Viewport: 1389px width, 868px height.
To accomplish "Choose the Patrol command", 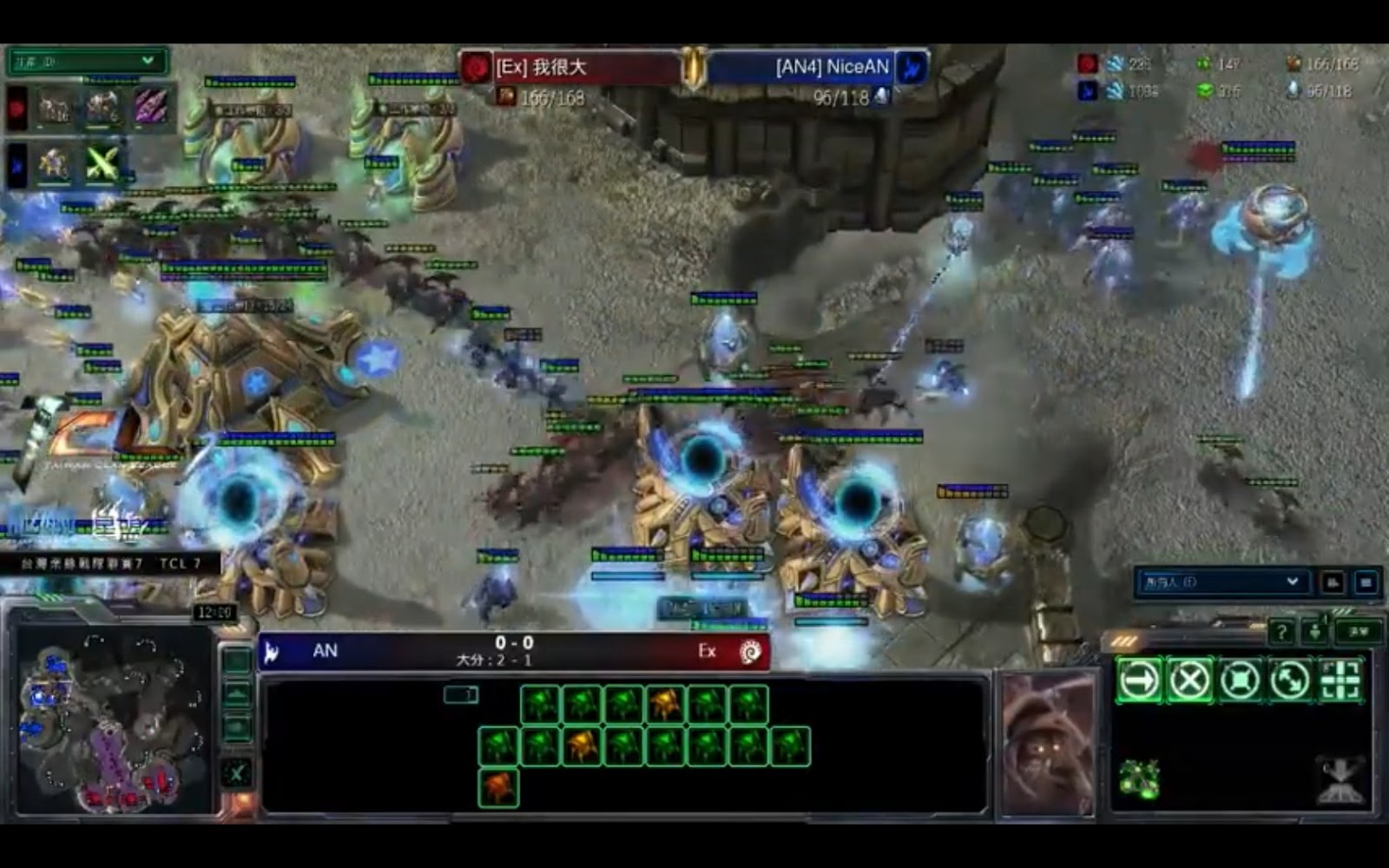I will 1290,680.
